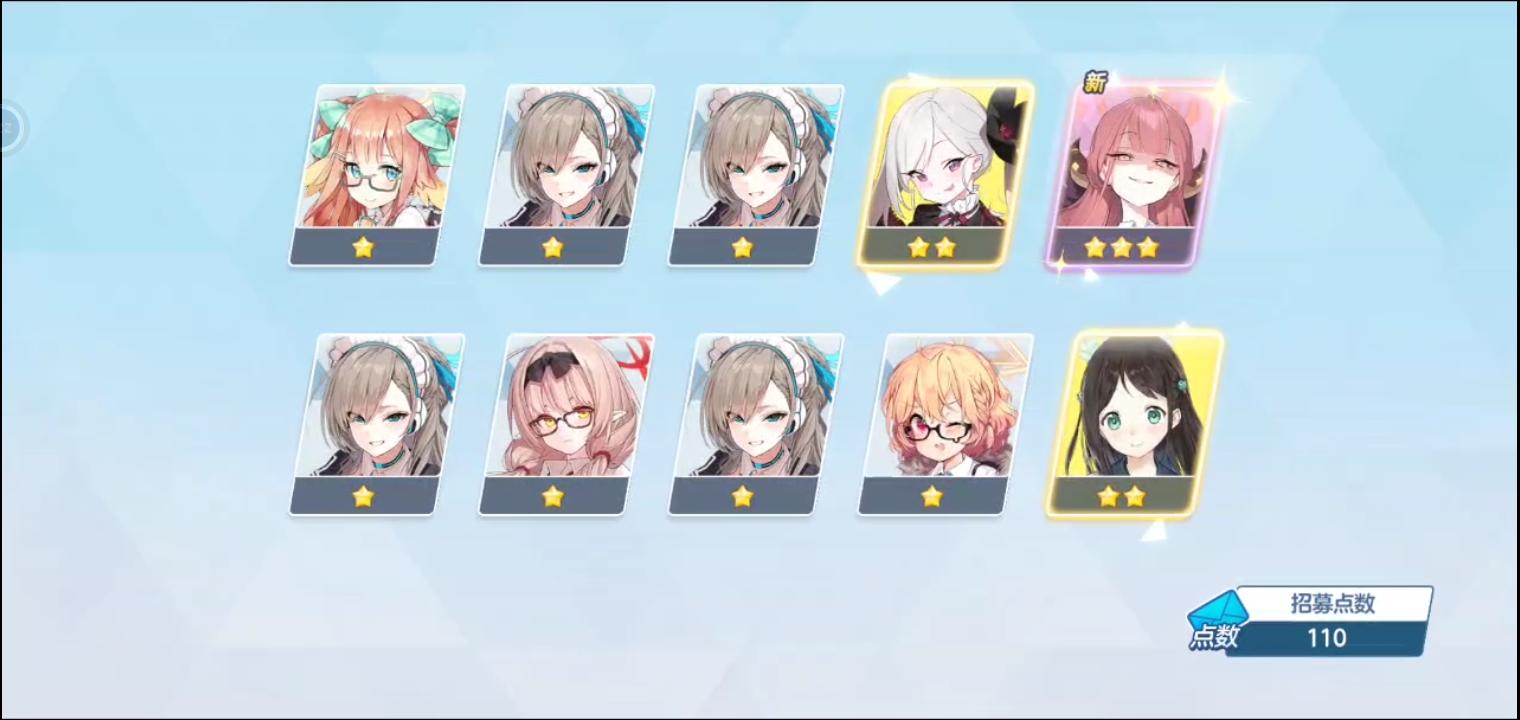
Task: Tap the star rating under the pink-haired glasses girl
Action: tap(553, 495)
